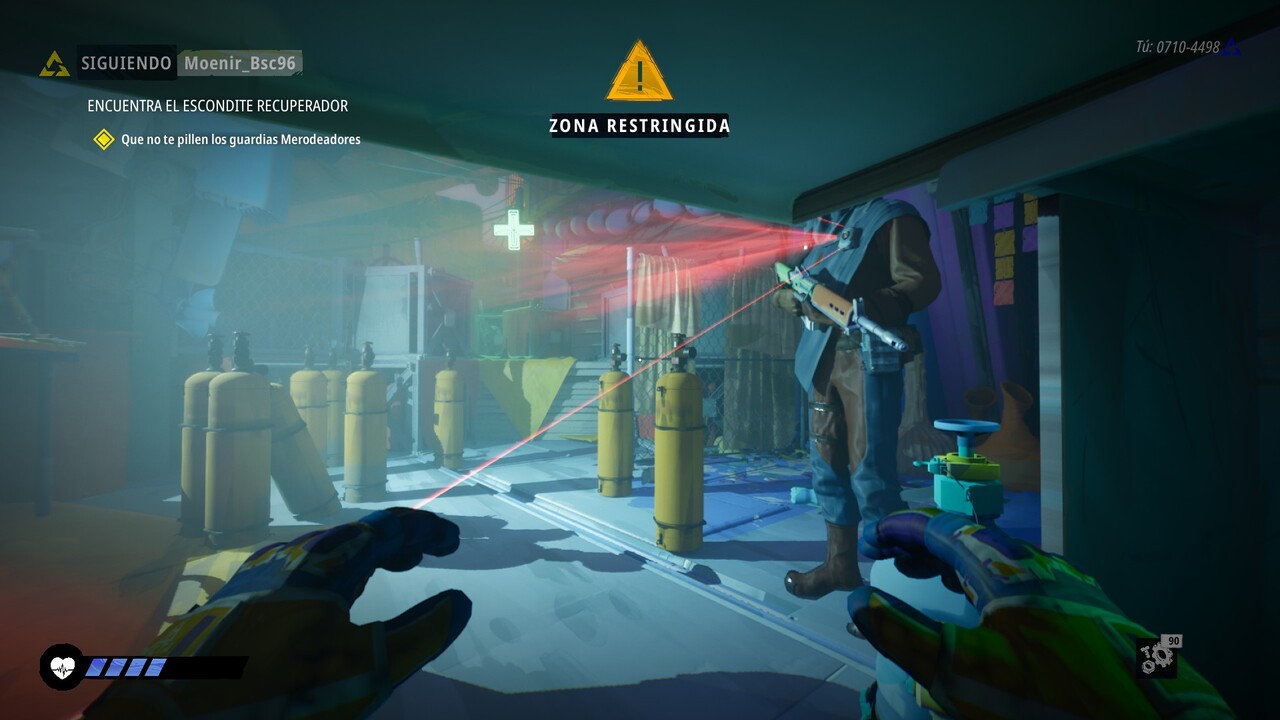Click the Zona Restringida warning triangle
Screen dimensions: 1280x720
click(639, 72)
